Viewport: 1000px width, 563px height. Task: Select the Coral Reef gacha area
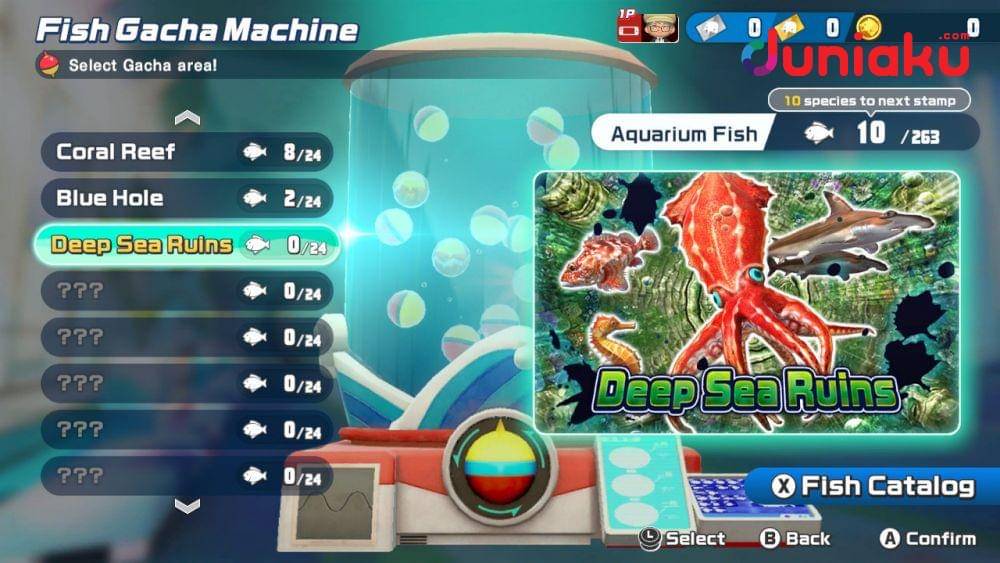click(186, 152)
